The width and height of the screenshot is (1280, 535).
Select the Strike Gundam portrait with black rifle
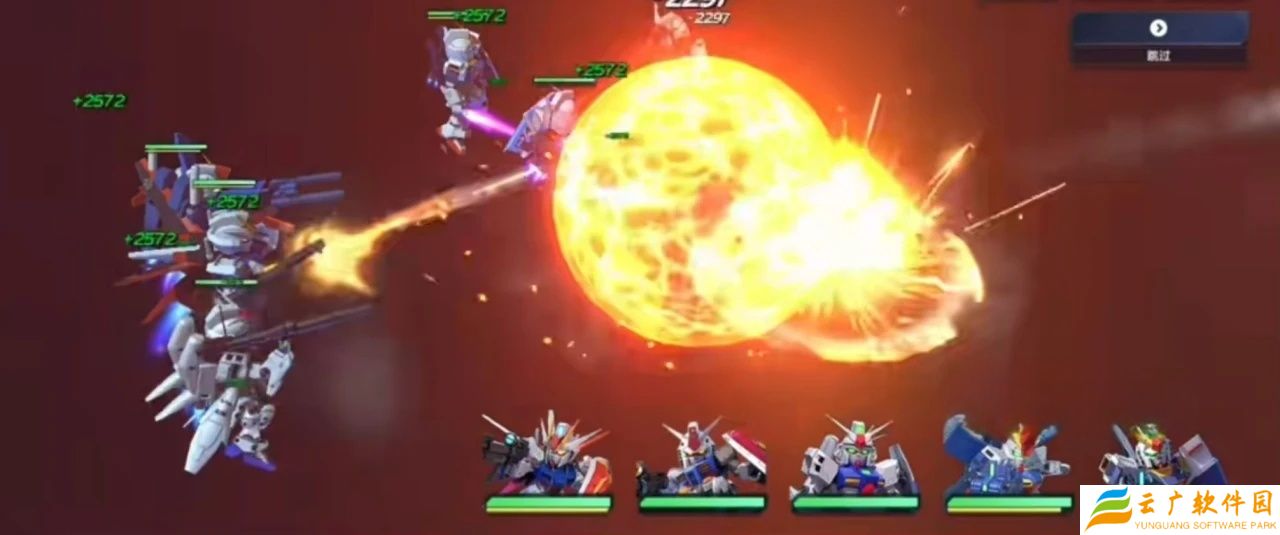tap(546, 458)
